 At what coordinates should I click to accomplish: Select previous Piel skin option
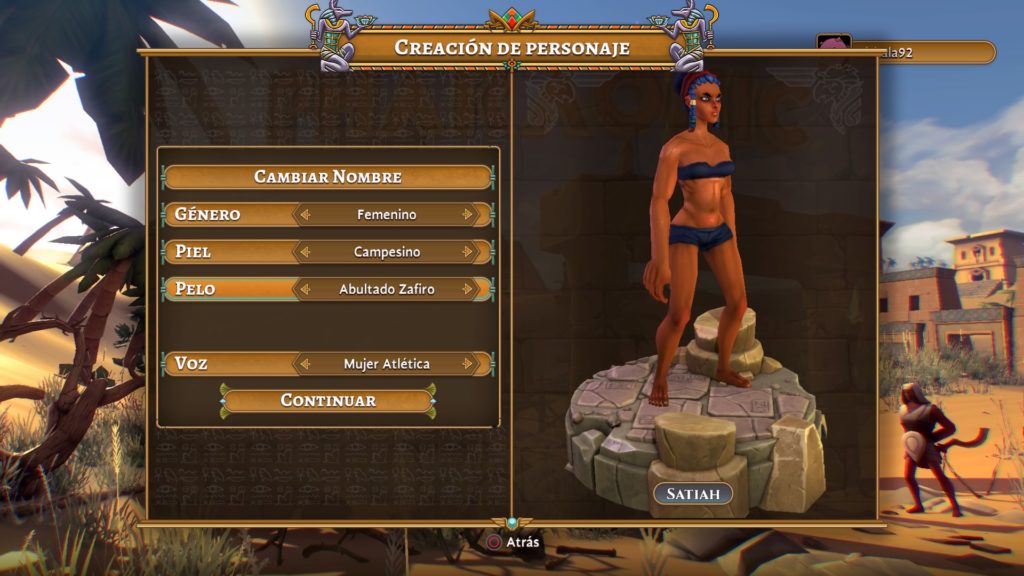click(x=307, y=252)
